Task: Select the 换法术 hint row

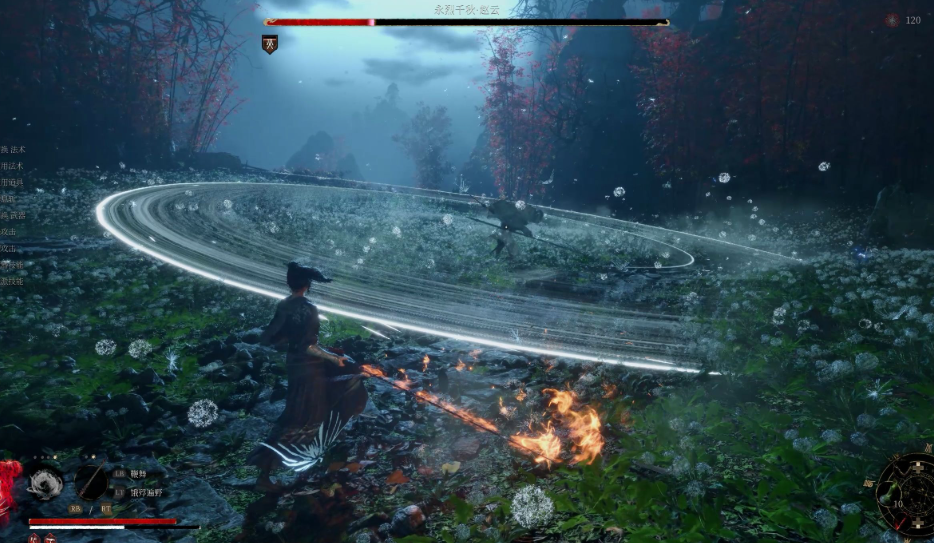Action: tap(14, 149)
